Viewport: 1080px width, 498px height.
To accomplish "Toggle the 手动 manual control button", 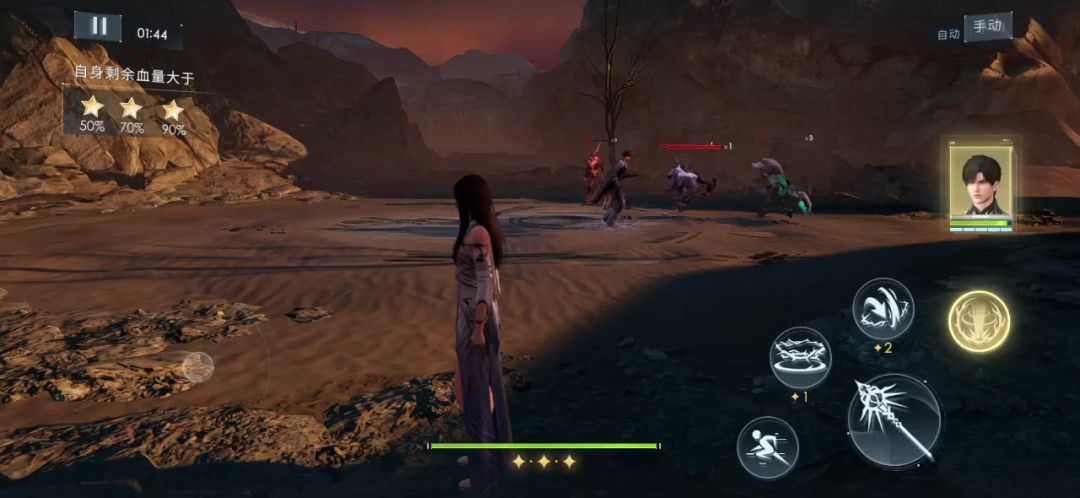I will pyautogui.click(x=987, y=27).
